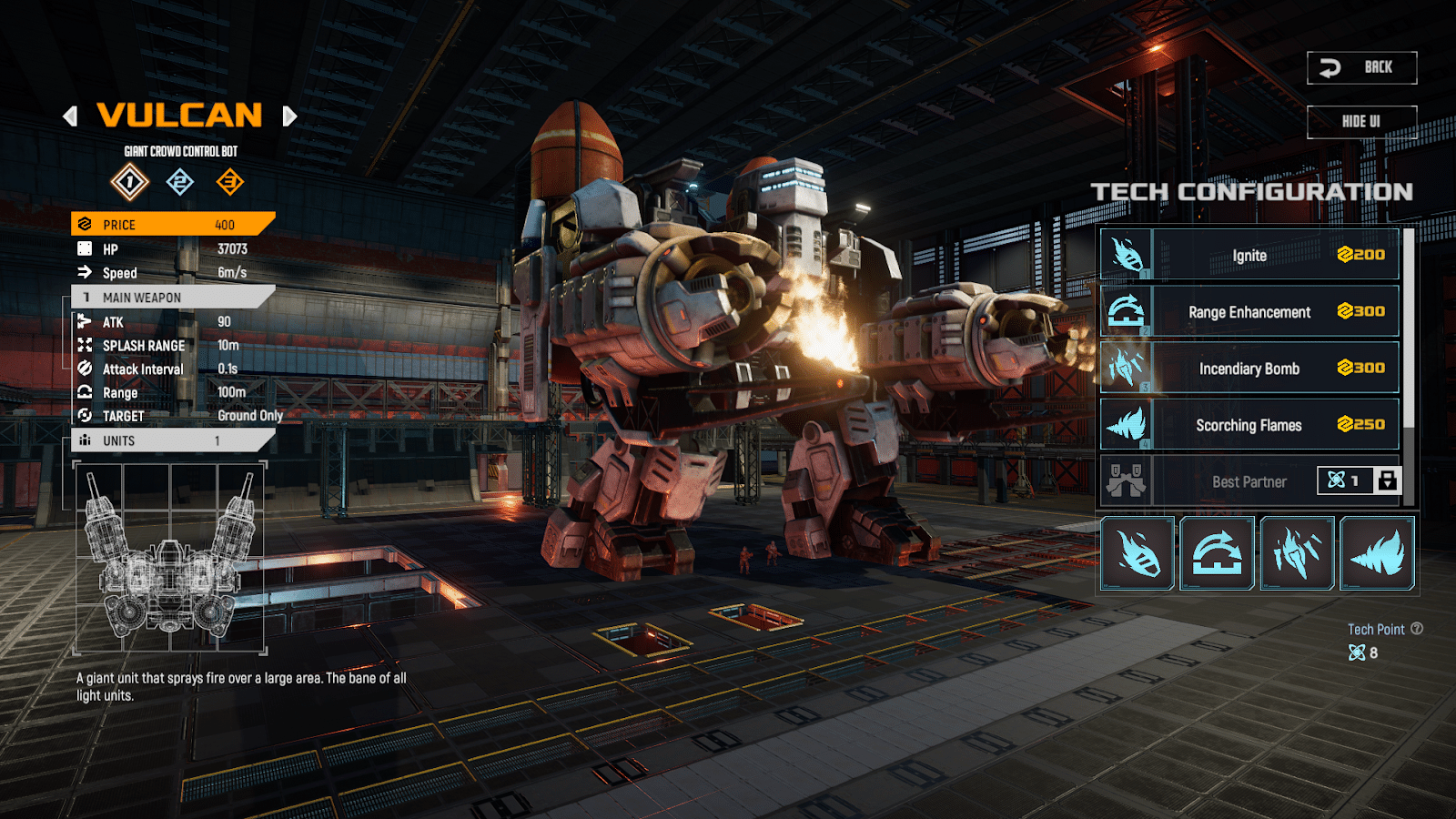Go back using the Back button
Viewport: 1456px width, 819px height.
(1361, 67)
